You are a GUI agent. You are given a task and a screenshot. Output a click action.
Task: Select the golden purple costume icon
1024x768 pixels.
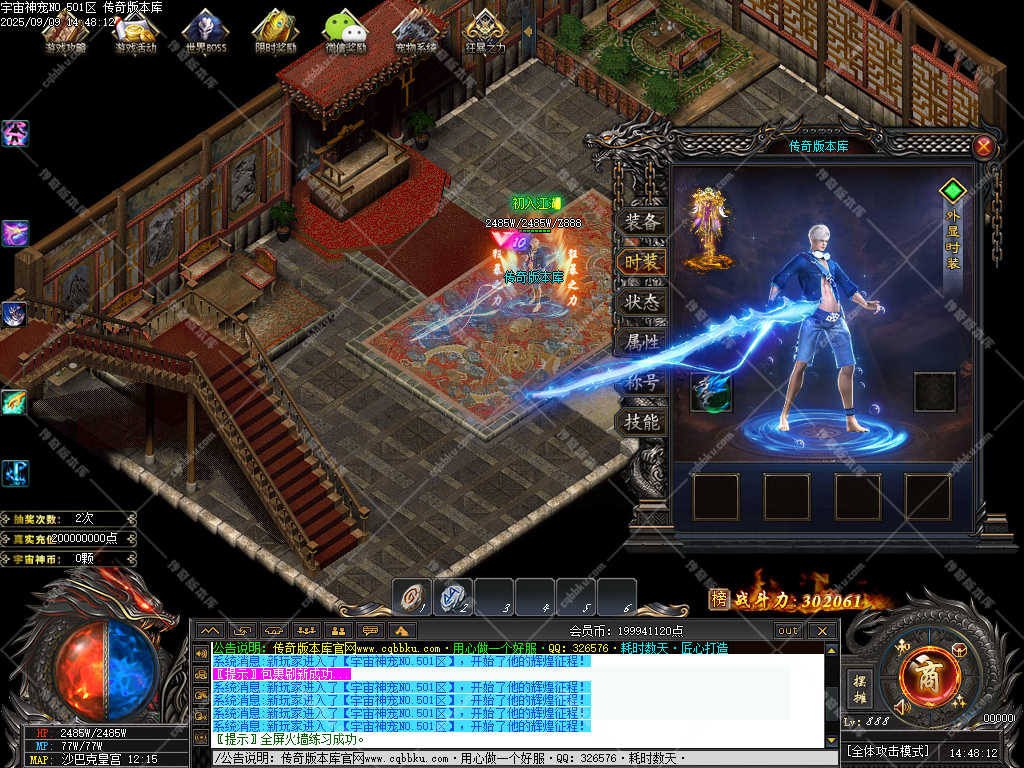tap(711, 226)
